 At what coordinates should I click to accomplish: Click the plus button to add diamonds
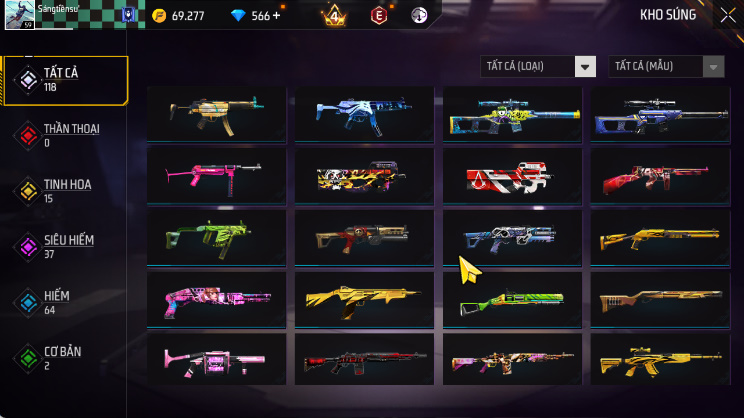(x=276, y=16)
